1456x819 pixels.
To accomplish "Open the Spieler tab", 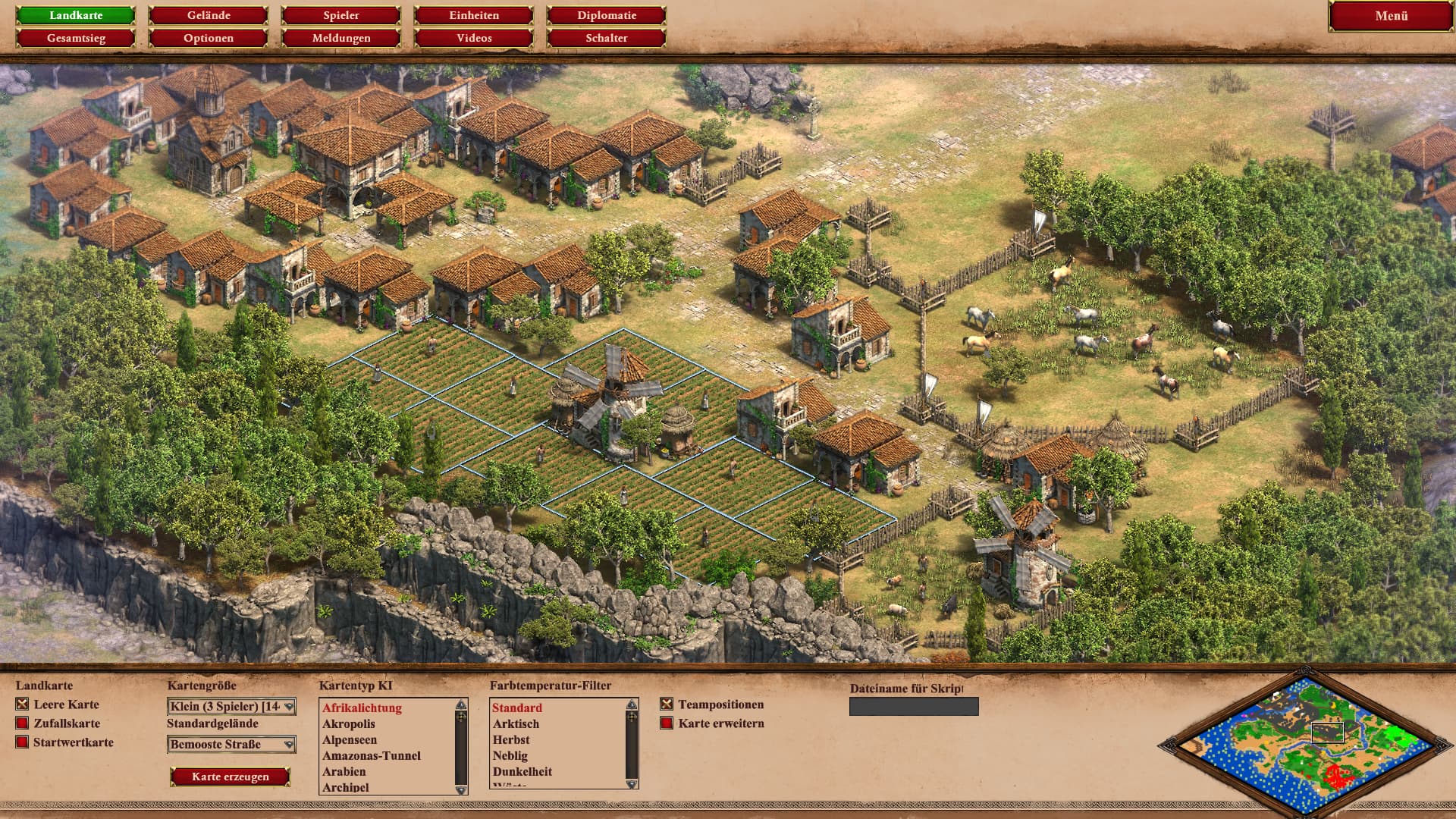I will 341,15.
